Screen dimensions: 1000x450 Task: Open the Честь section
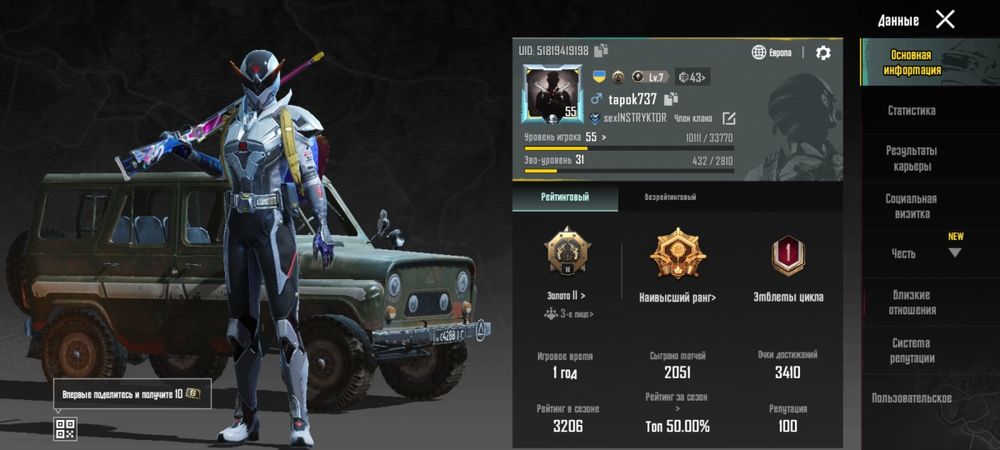click(x=905, y=254)
